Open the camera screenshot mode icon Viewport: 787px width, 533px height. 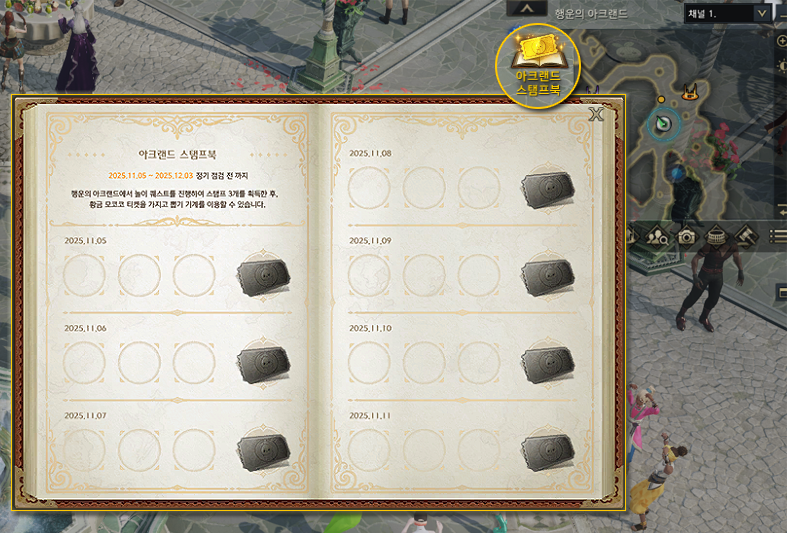click(686, 237)
